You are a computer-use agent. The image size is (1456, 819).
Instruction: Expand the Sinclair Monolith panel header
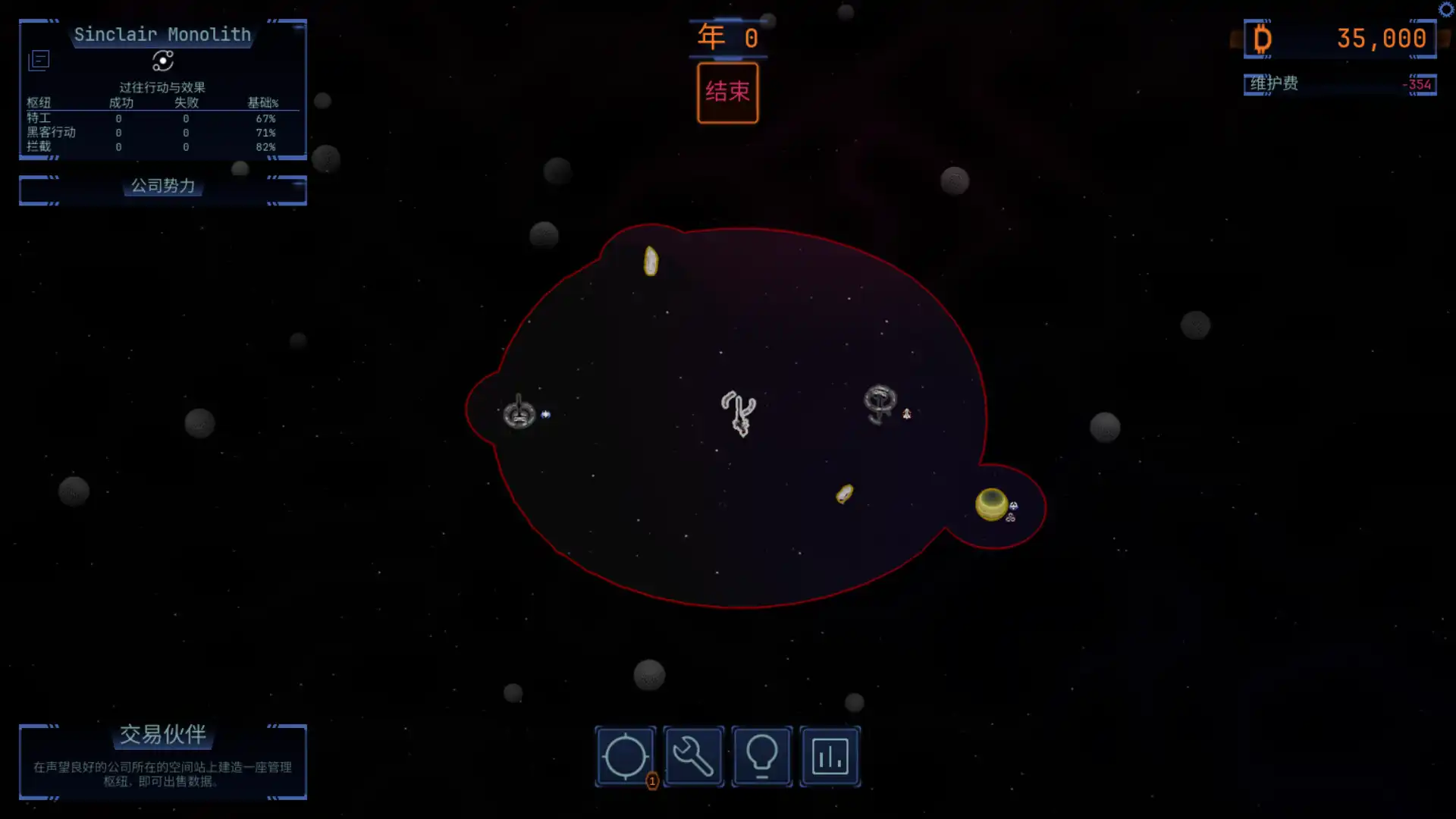pyautogui.click(x=162, y=34)
